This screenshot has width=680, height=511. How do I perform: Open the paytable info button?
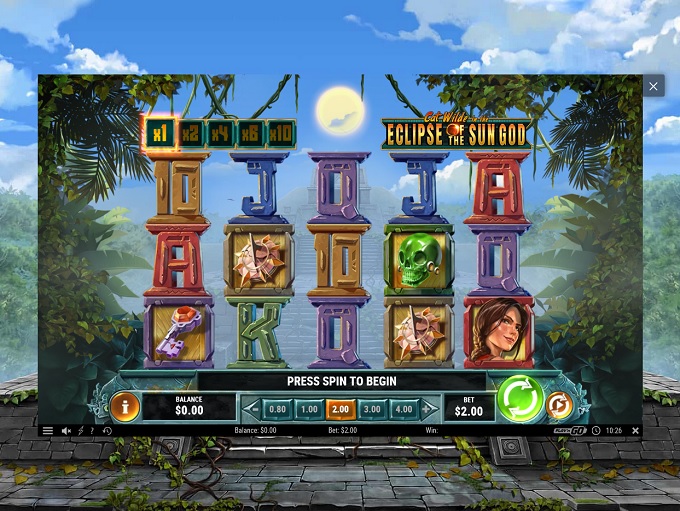point(125,406)
